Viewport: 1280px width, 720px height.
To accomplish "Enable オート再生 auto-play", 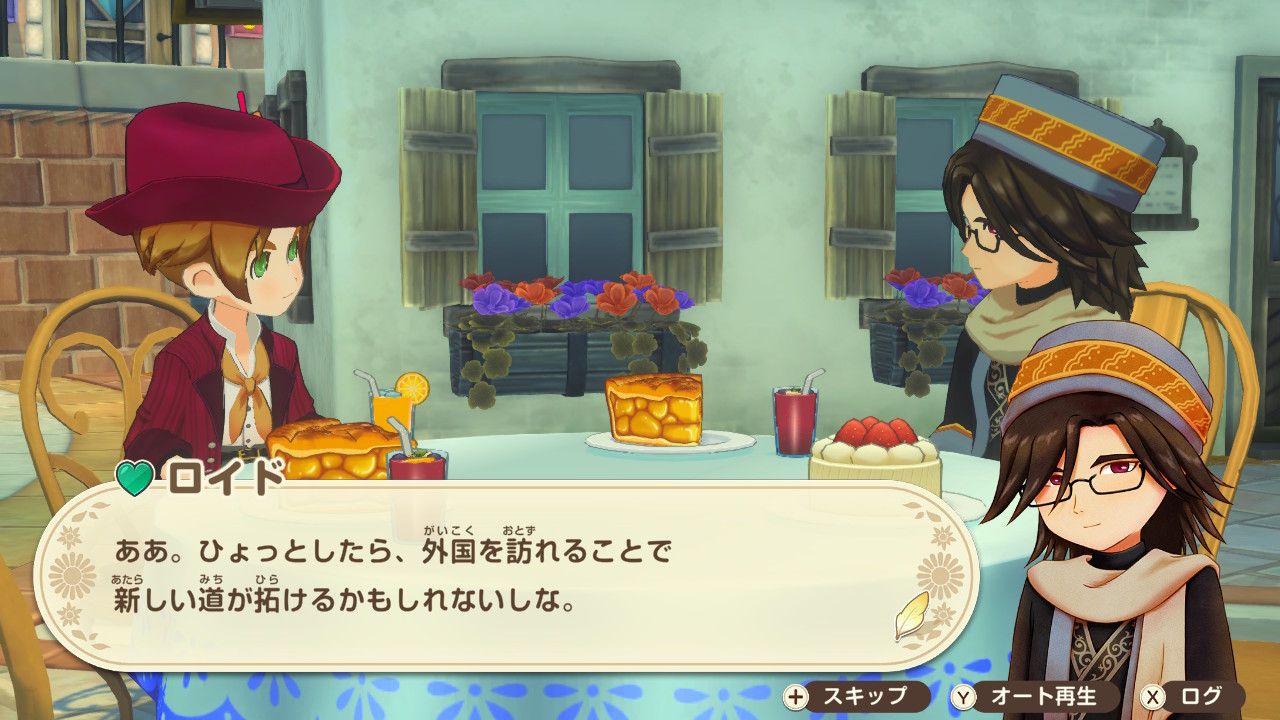I will click(x=1030, y=696).
